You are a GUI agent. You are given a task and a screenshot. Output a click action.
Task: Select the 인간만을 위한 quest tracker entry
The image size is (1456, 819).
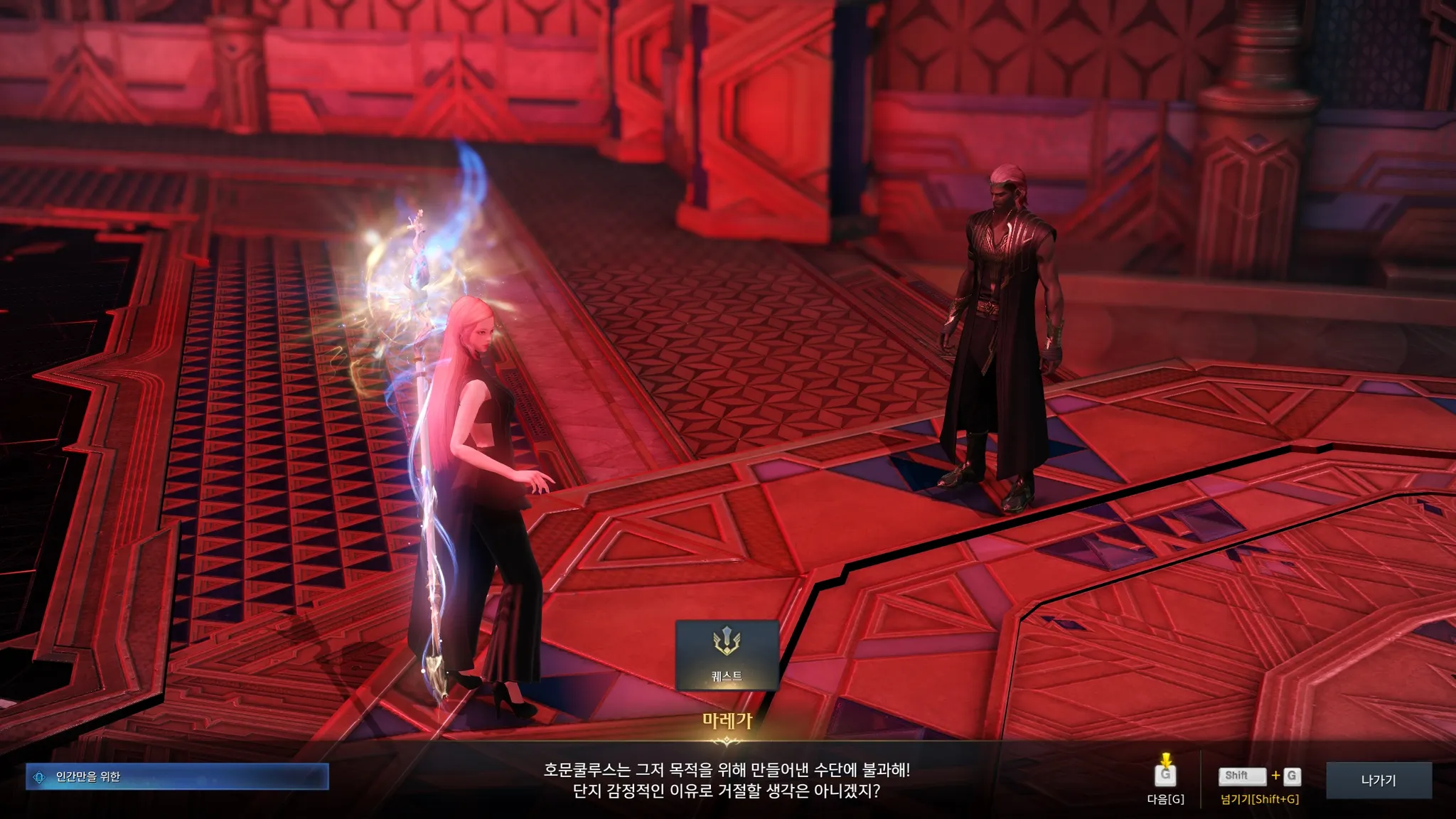pyautogui.click(x=177, y=777)
